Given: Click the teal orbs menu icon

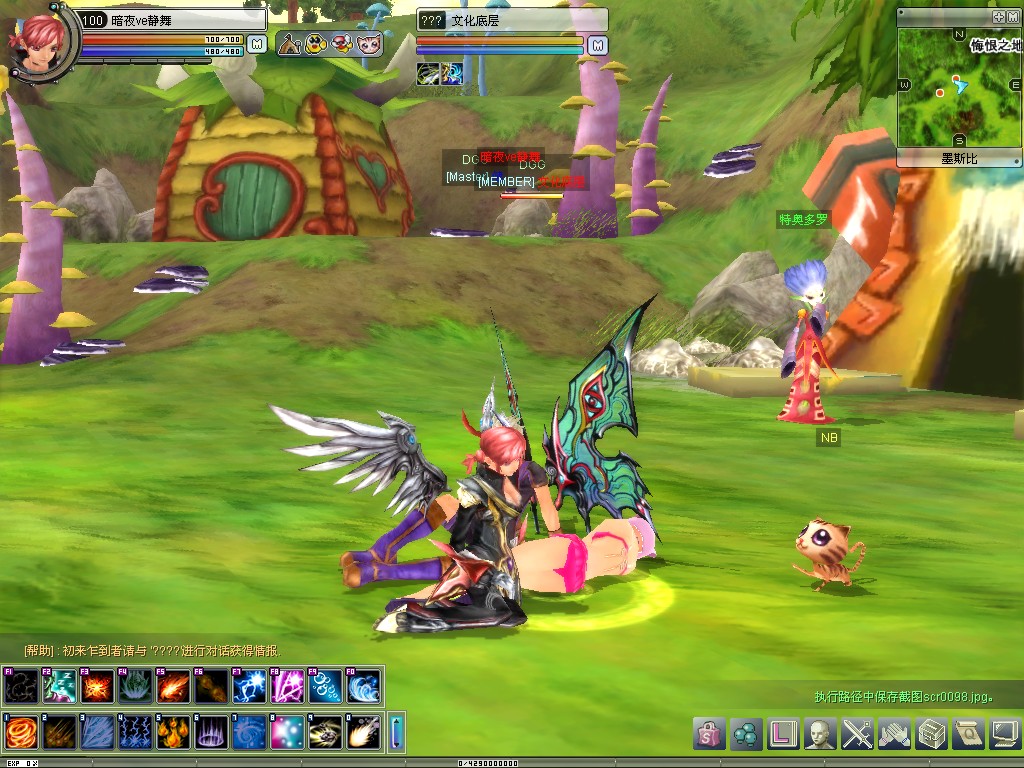Looking at the screenshot, I should coord(746,733).
